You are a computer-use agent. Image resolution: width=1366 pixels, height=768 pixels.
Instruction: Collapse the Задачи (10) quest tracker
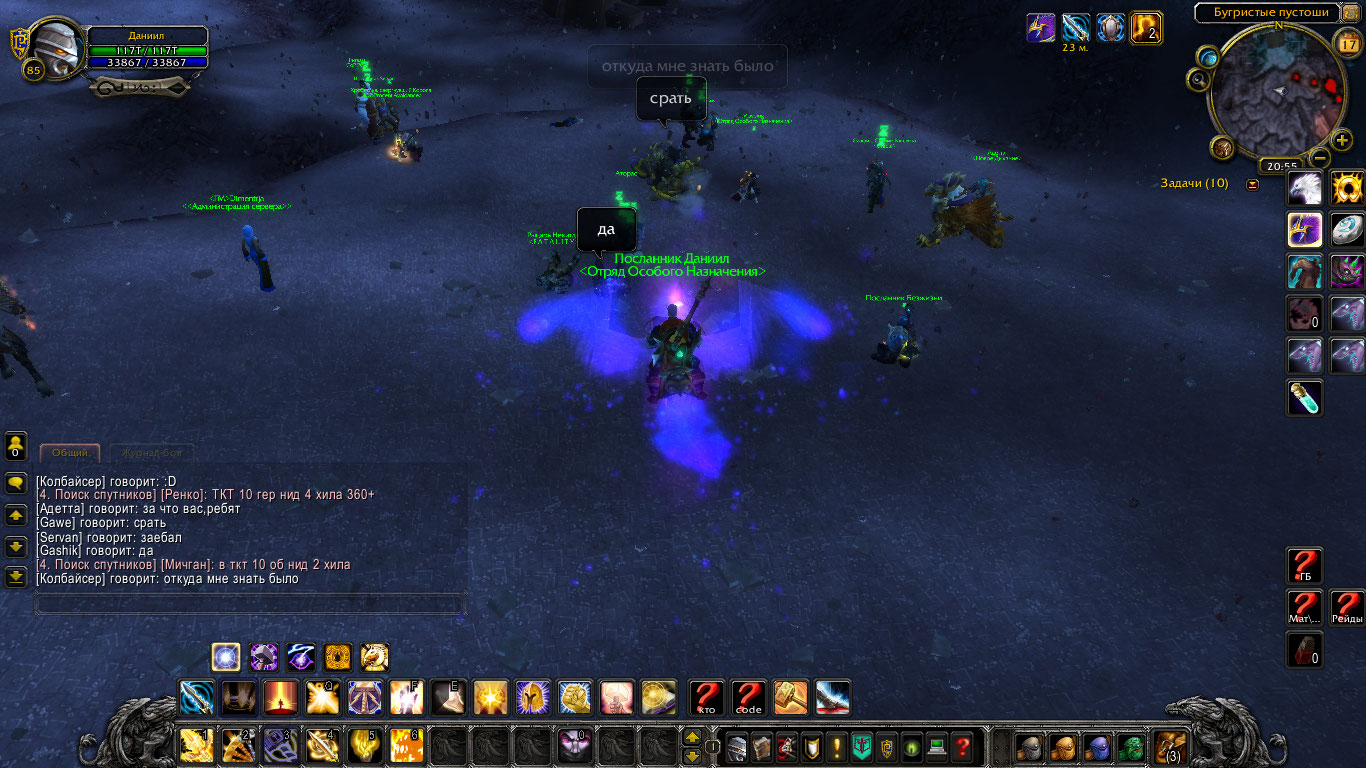pyautogui.click(x=1252, y=184)
